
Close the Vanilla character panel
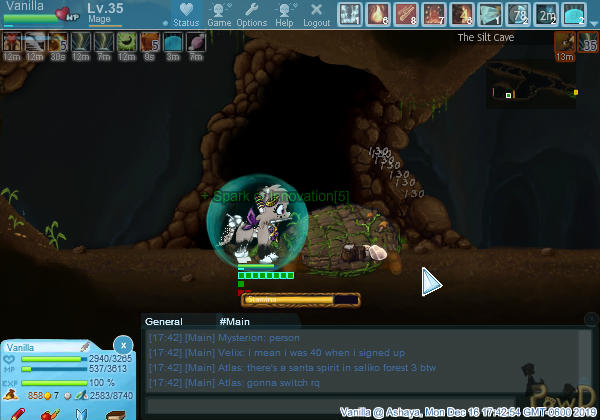123,343
